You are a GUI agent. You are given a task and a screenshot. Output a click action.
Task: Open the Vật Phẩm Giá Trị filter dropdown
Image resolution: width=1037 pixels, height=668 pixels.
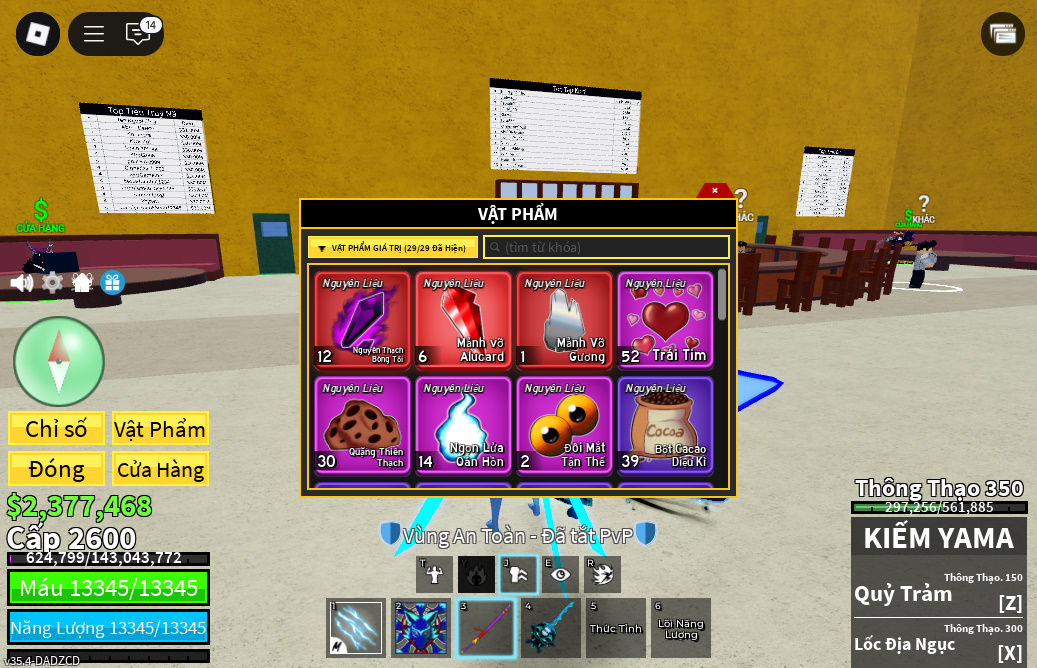[392, 247]
